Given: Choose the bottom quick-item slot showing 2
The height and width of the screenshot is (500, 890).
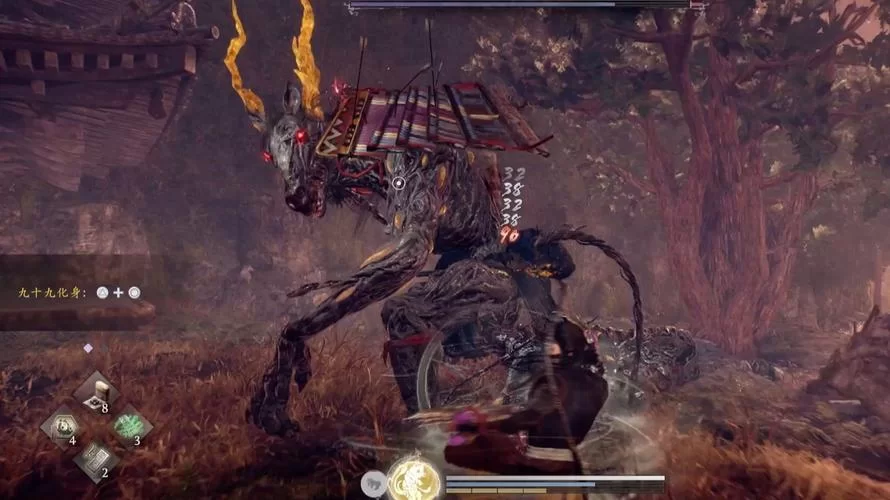Looking at the screenshot, I should [x=96, y=458].
